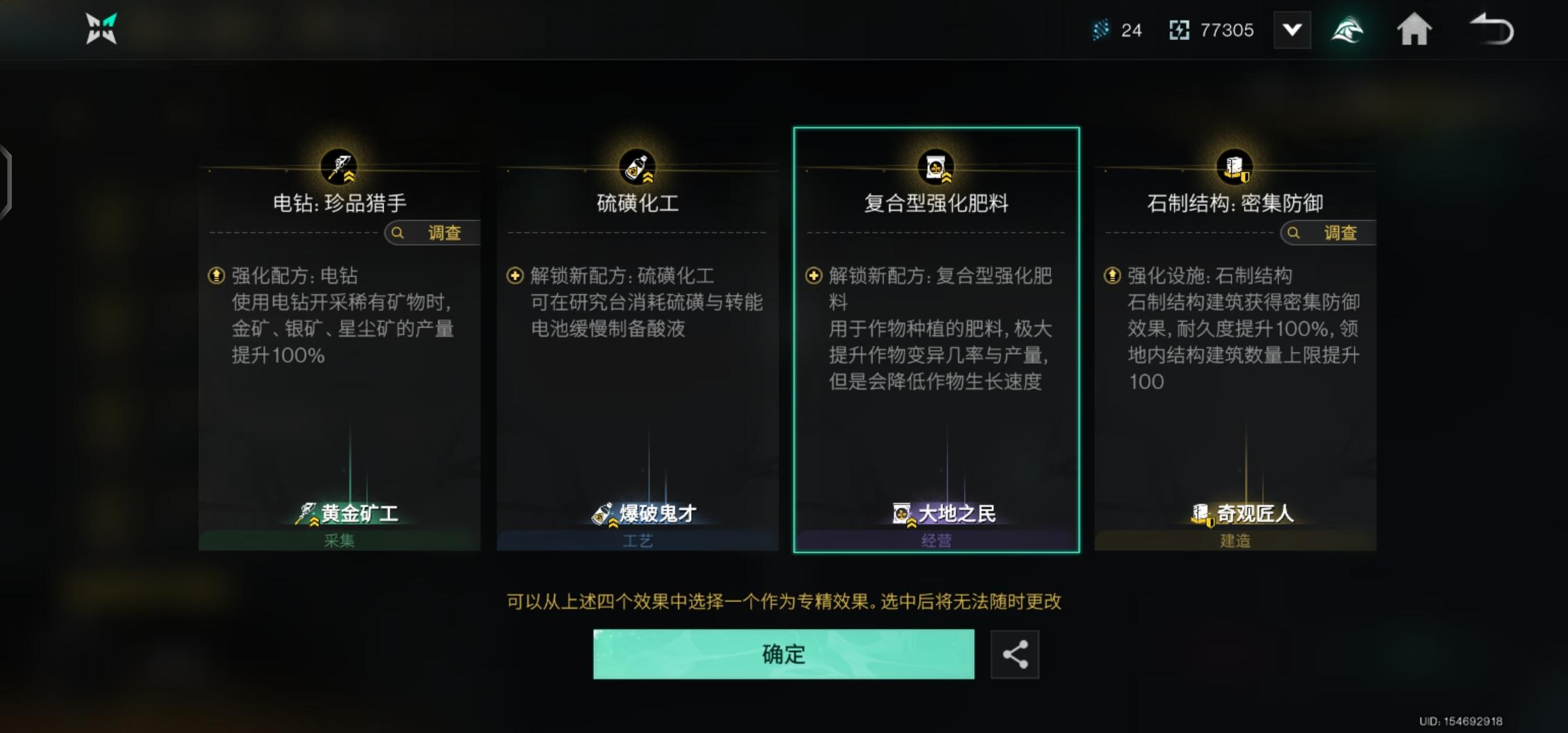Click the home icon in top bar
Screen dimensions: 1568x733
[x=1415, y=30]
